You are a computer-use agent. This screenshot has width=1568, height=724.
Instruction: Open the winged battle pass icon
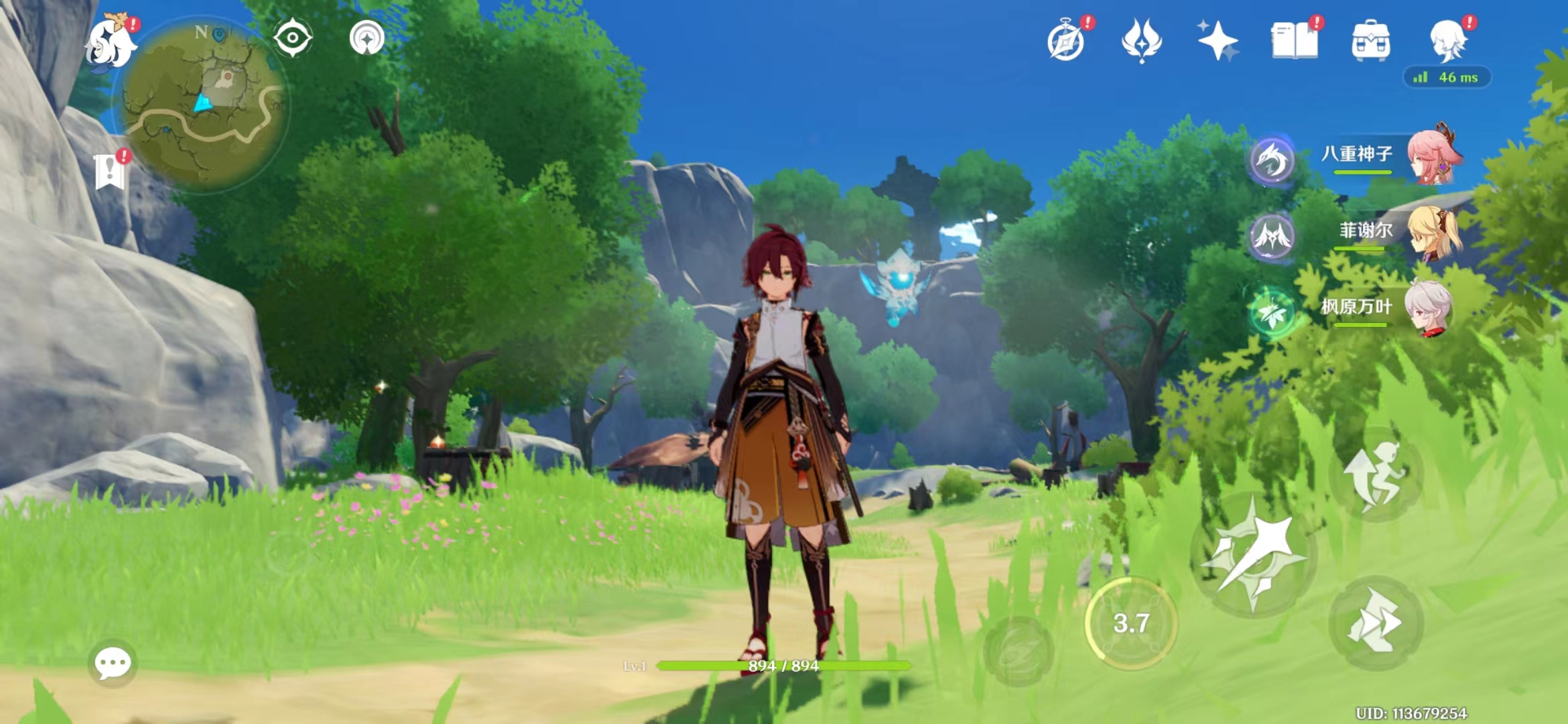1142,40
